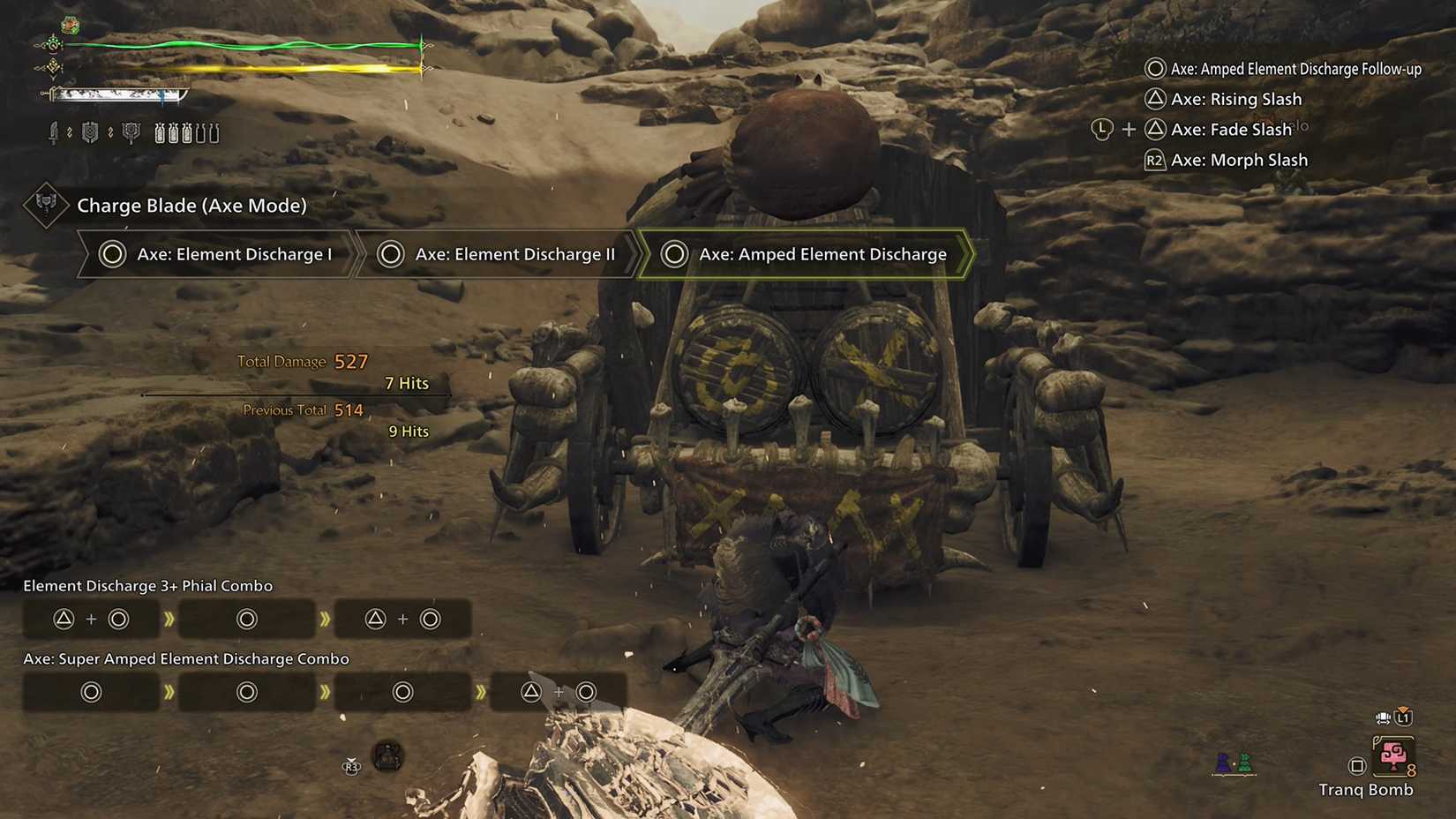1456x819 pixels.
Task: Toggle the purple Palico status figure bottom right
Action: pos(1224,764)
